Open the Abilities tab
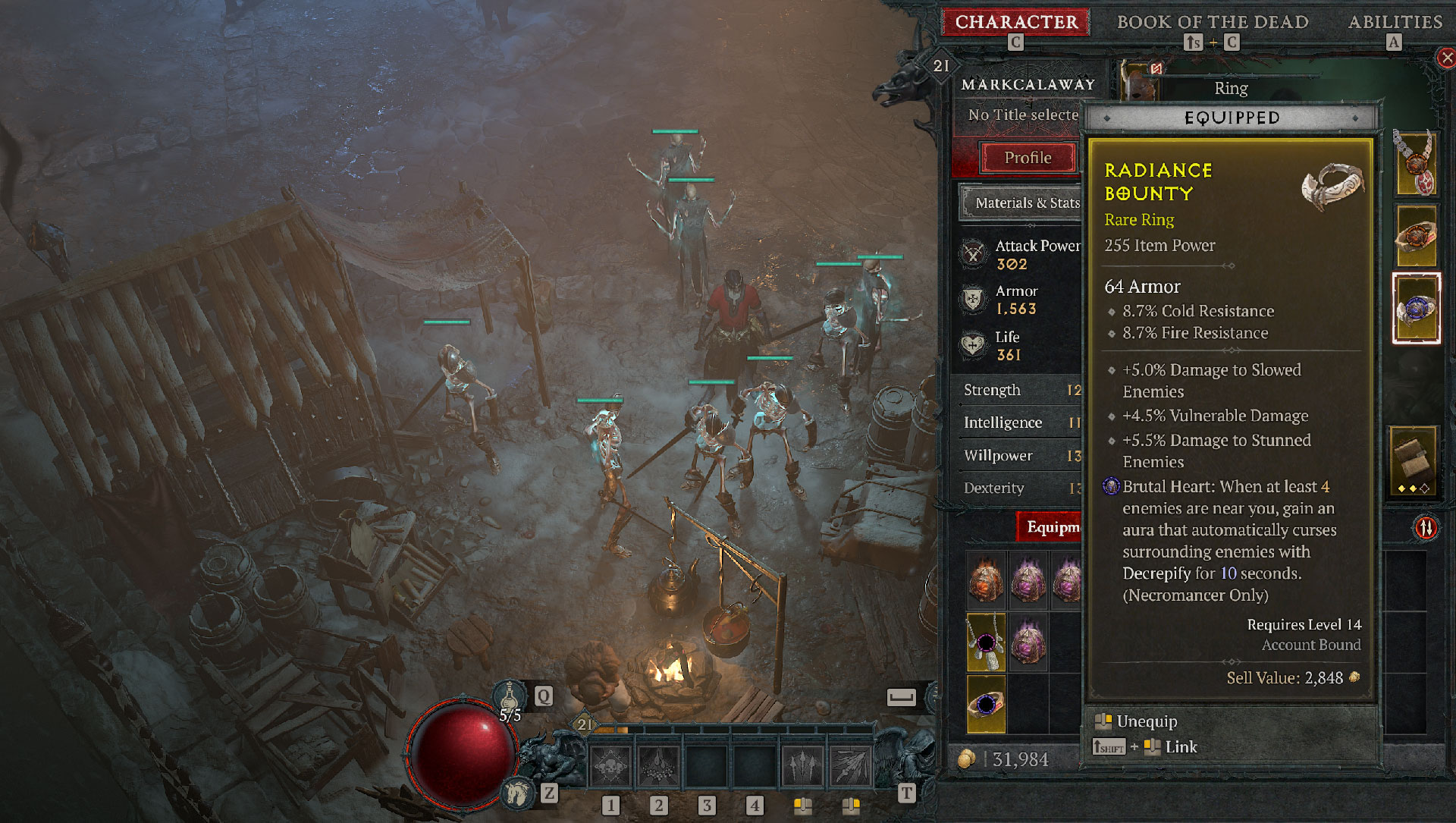This screenshot has width=1456, height=823. tap(1395, 22)
